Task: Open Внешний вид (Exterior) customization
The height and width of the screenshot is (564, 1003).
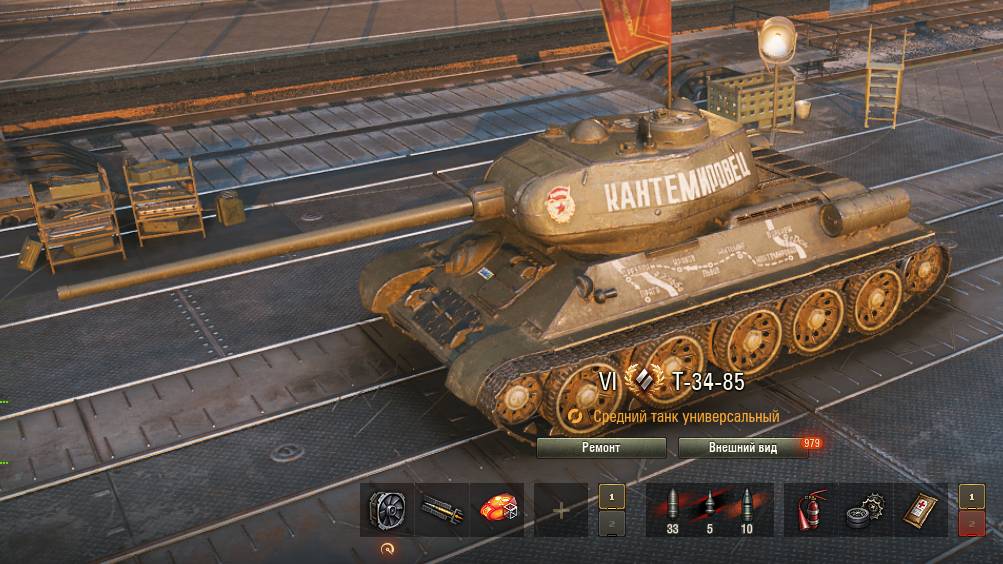Action: coord(742,448)
